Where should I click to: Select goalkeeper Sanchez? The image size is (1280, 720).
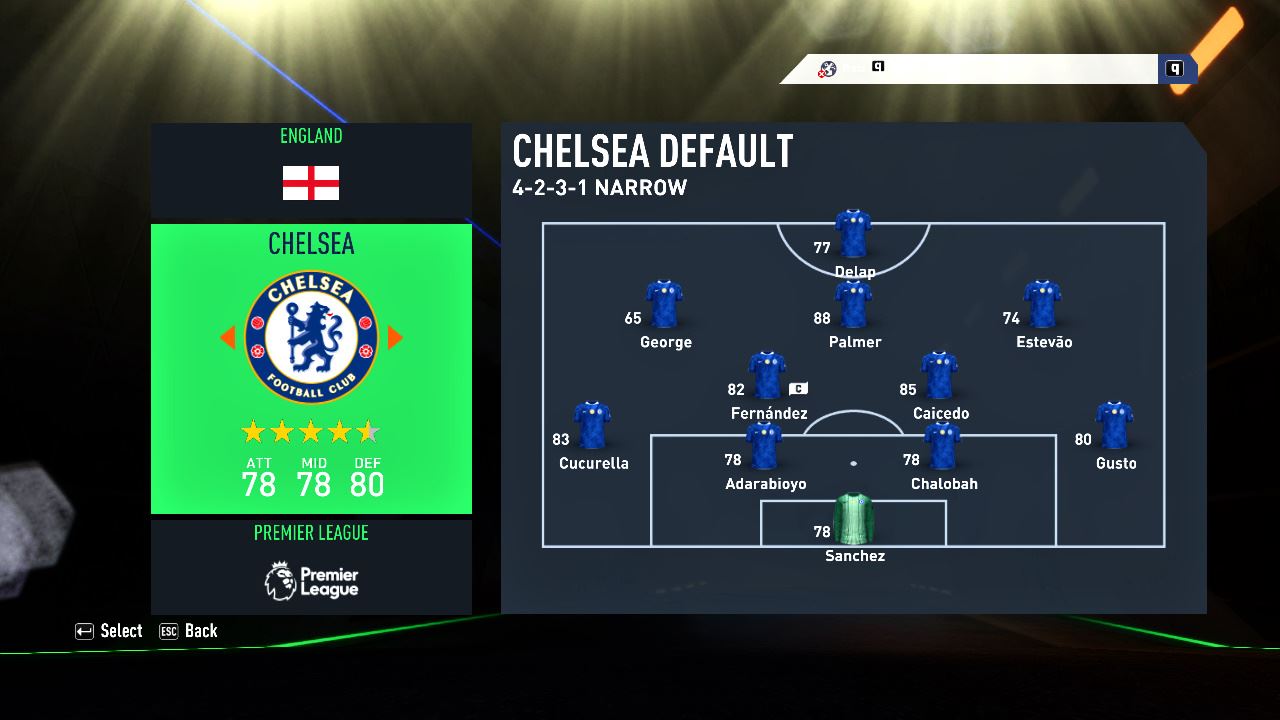pyautogui.click(x=853, y=519)
